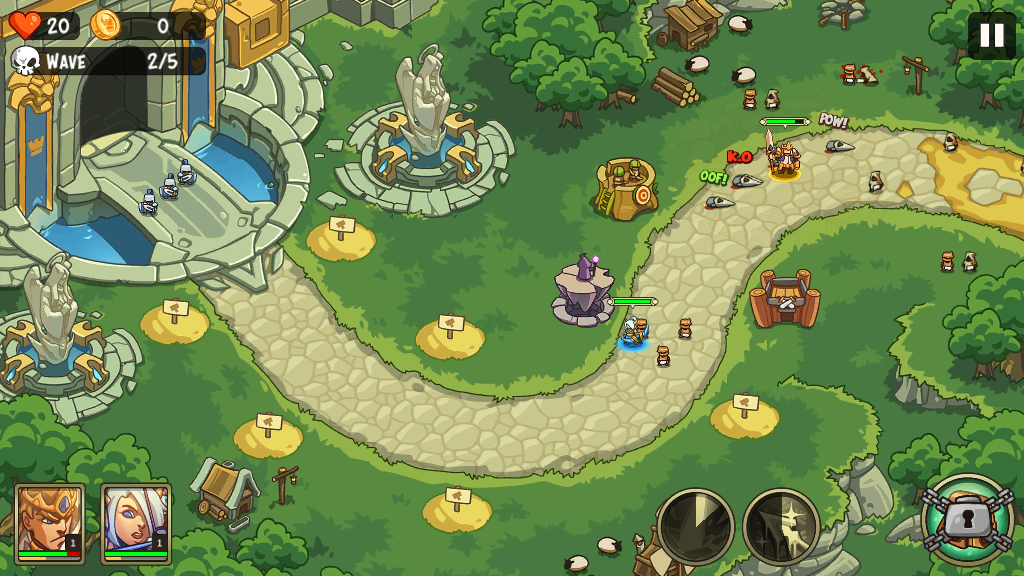Activate the darkened cooldown spell icon
The height and width of the screenshot is (576, 1024).
click(x=696, y=526)
